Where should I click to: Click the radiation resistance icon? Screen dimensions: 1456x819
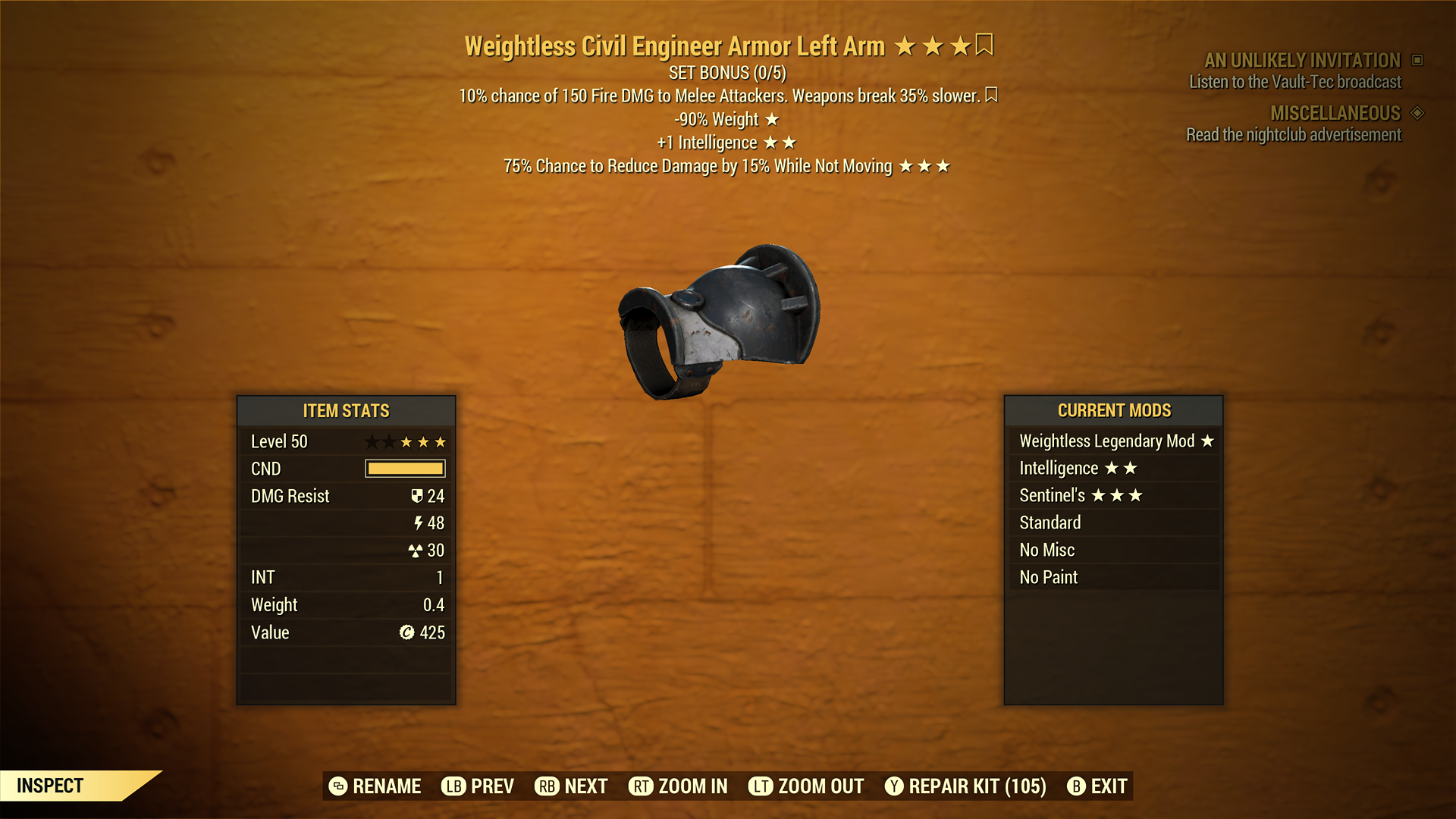click(x=418, y=551)
